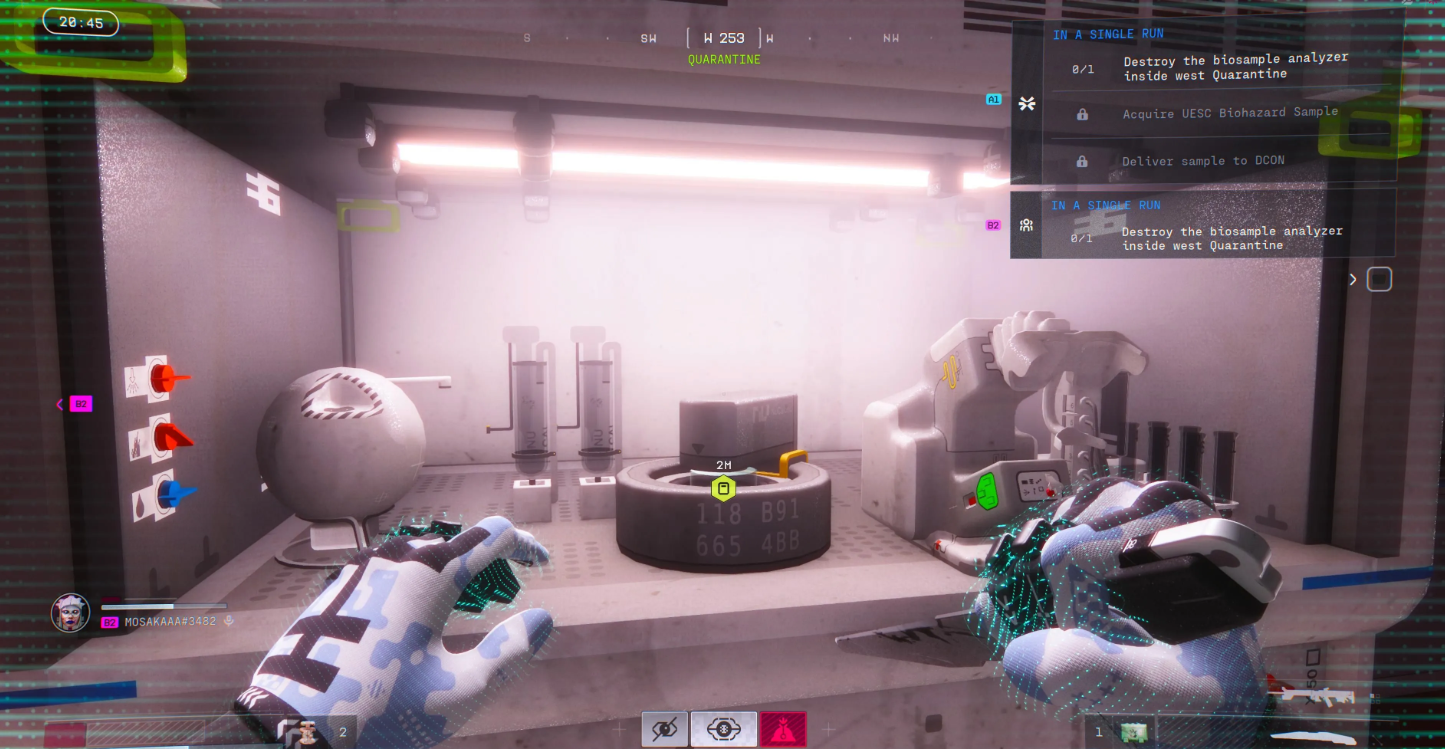Toggle the microphone icon beside MOSAKAAA#3482

pos(229,621)
